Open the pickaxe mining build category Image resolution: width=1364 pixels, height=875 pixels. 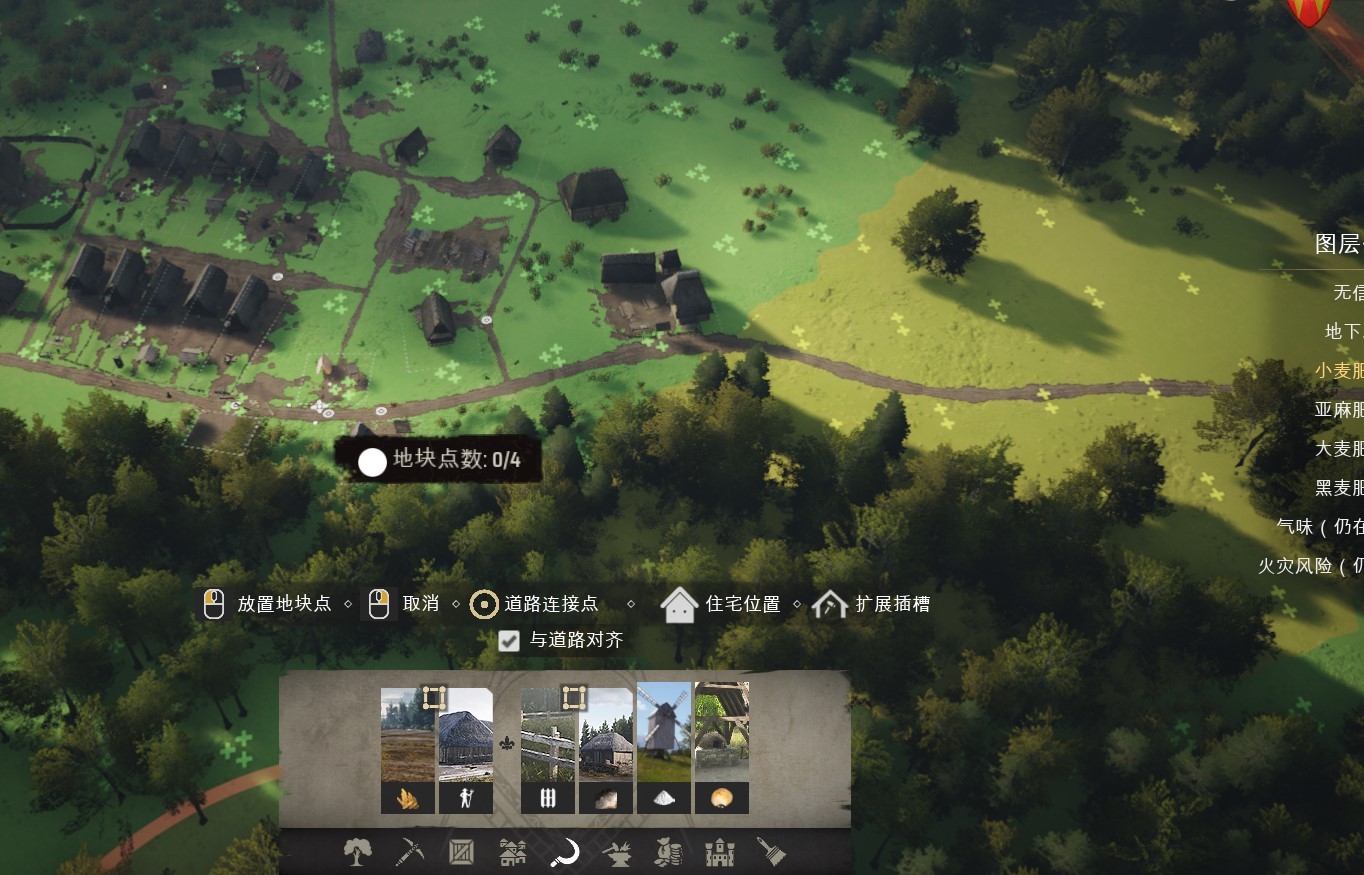point(409,853)
